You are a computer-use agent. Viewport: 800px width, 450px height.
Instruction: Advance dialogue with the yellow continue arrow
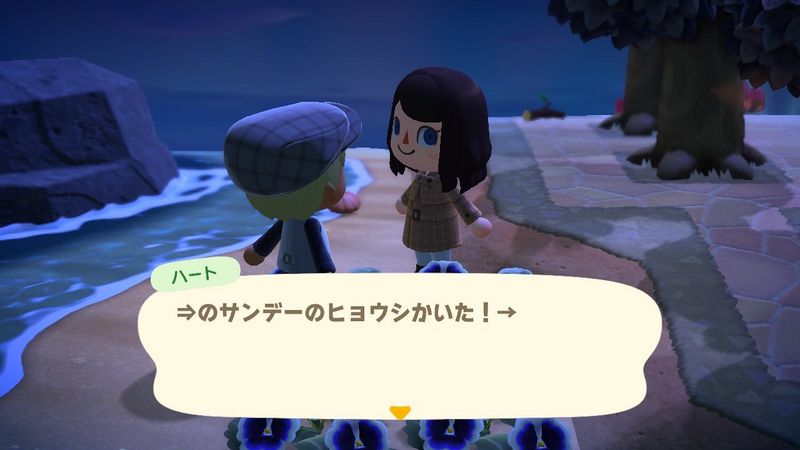(400, 412)
